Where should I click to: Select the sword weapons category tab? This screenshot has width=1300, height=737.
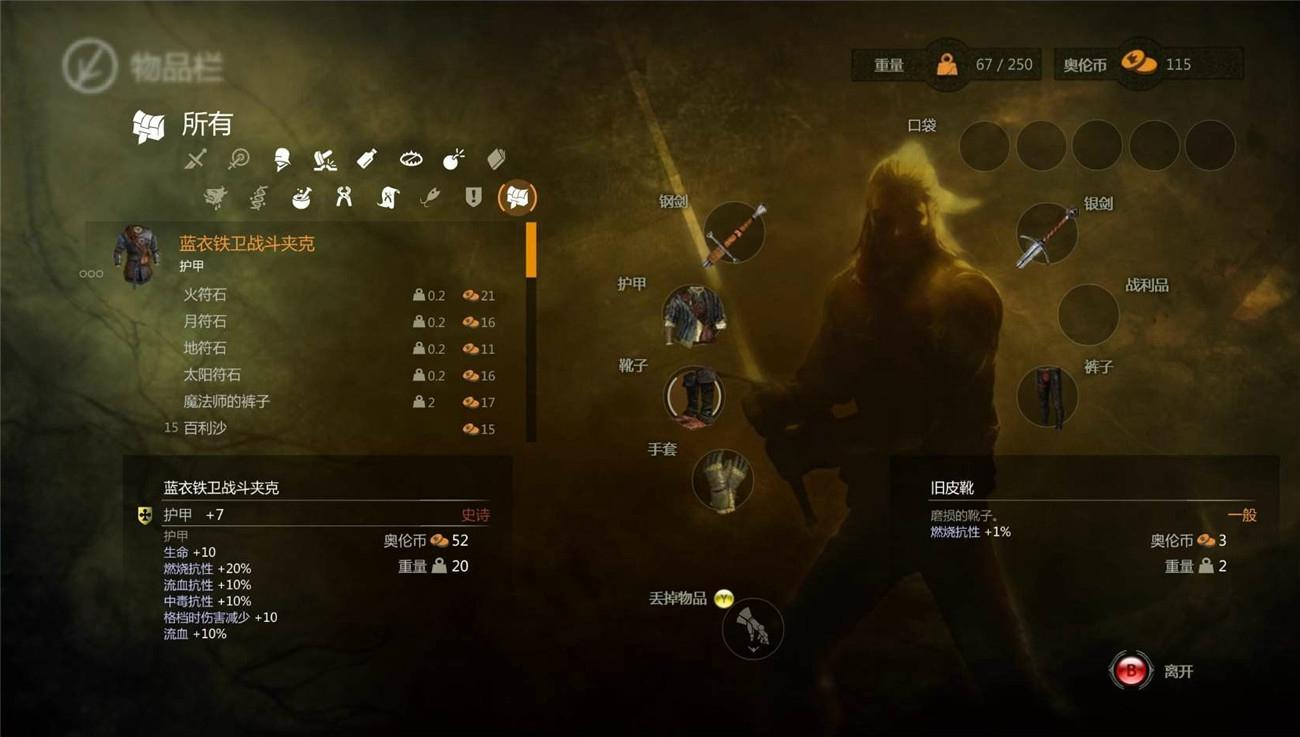(x=196, y=159)
